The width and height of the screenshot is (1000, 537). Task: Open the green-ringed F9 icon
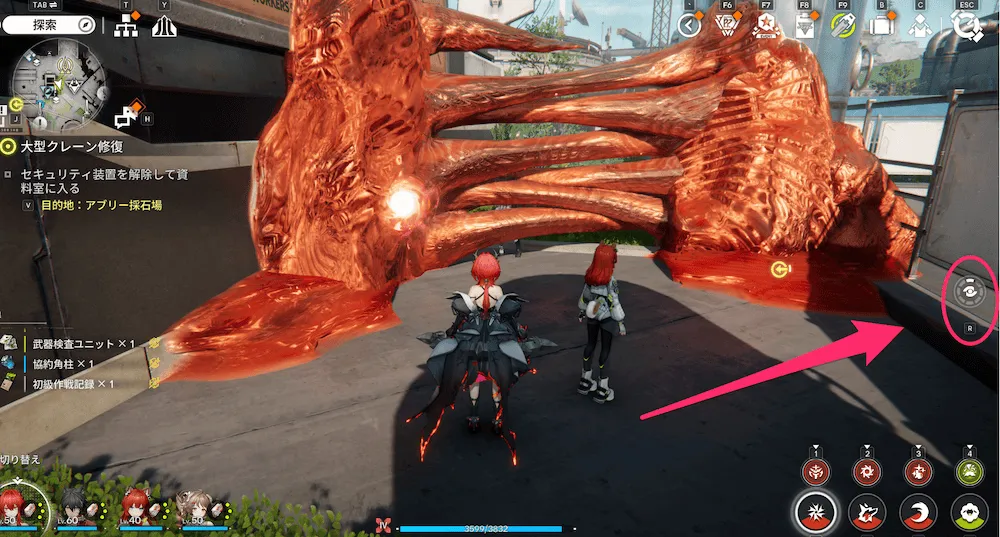(843, 26)
